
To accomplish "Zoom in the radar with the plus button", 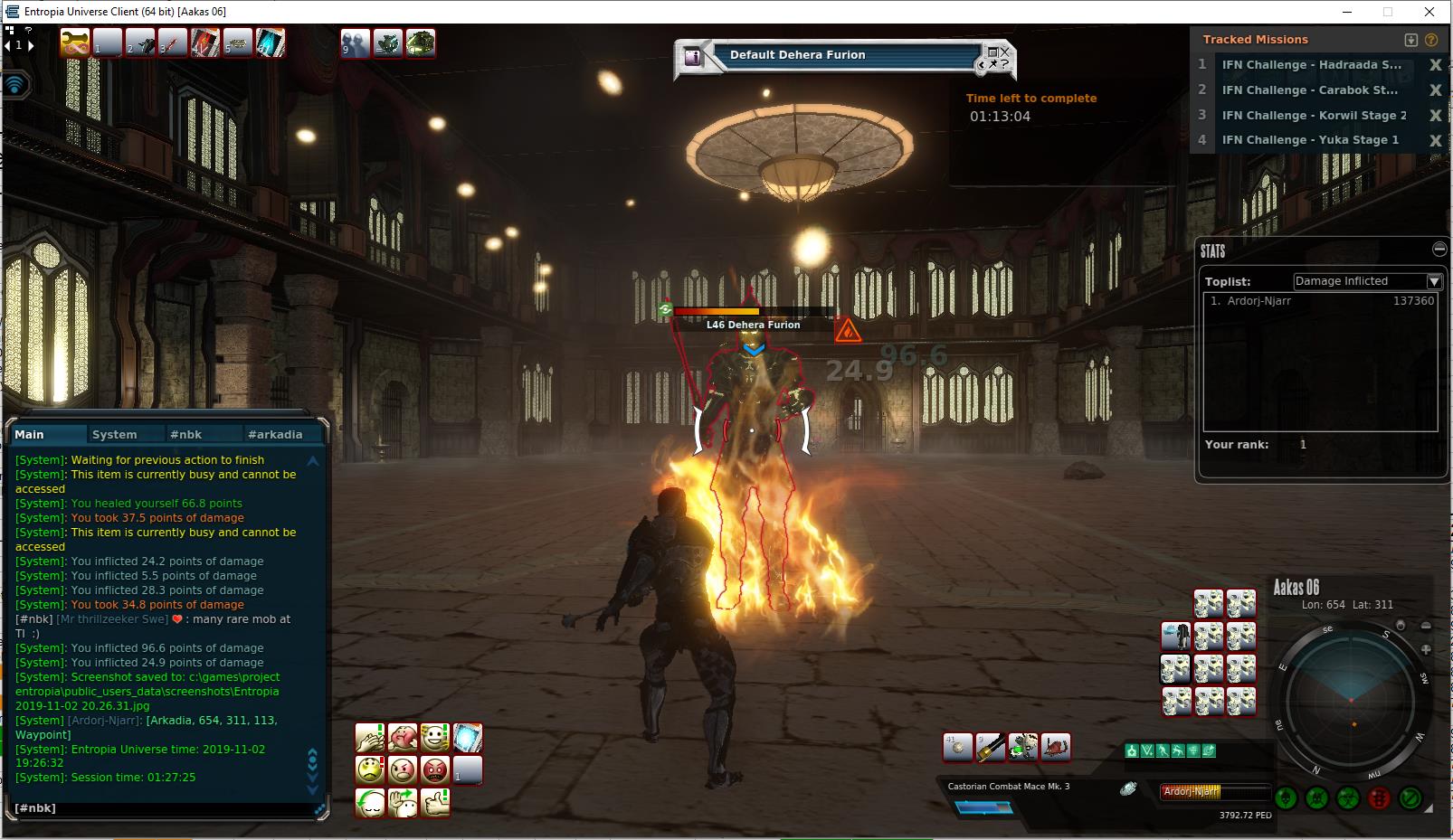I will point(1426,649).
